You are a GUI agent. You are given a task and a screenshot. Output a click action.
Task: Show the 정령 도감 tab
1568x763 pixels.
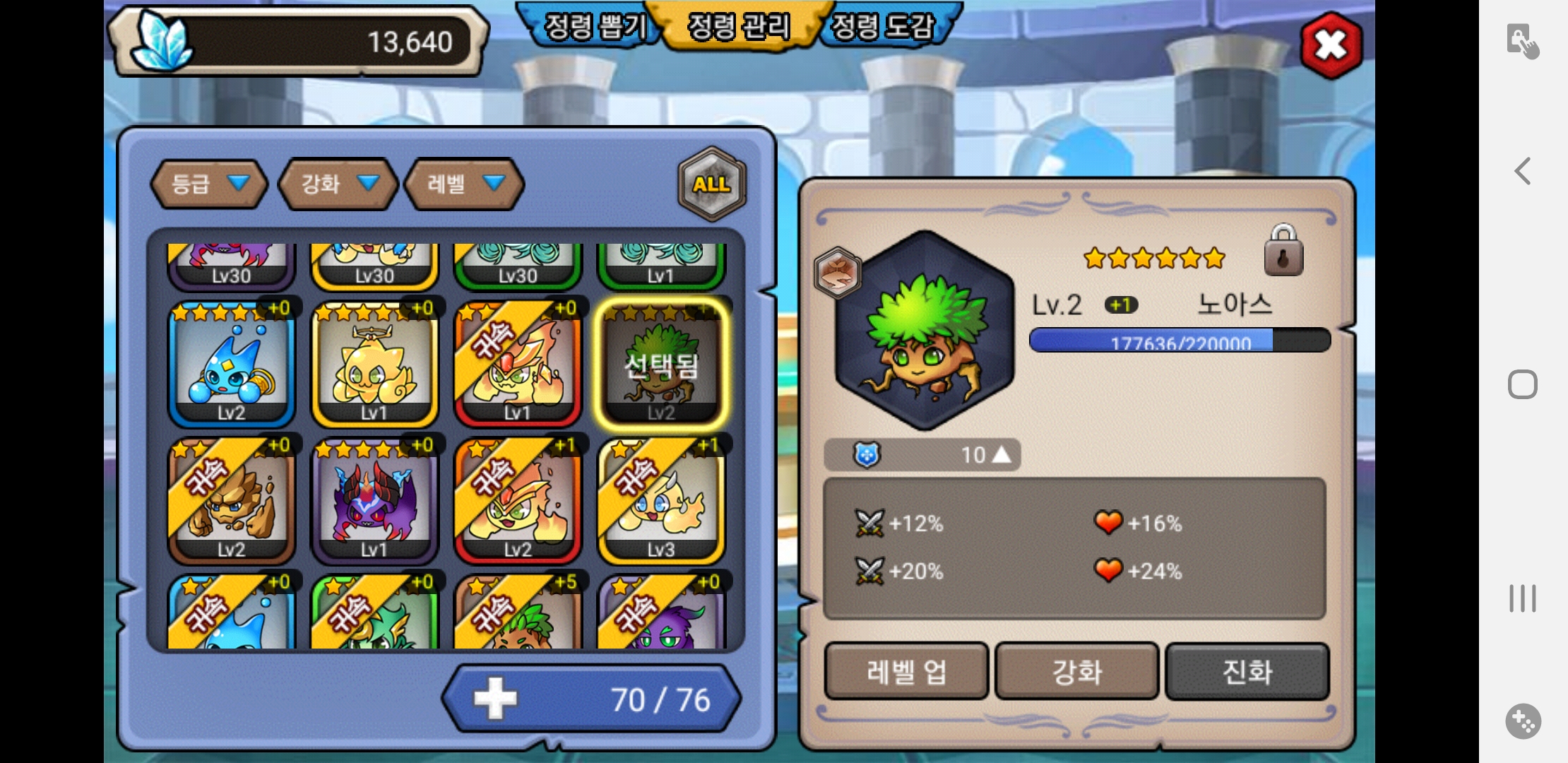point(883,27)
